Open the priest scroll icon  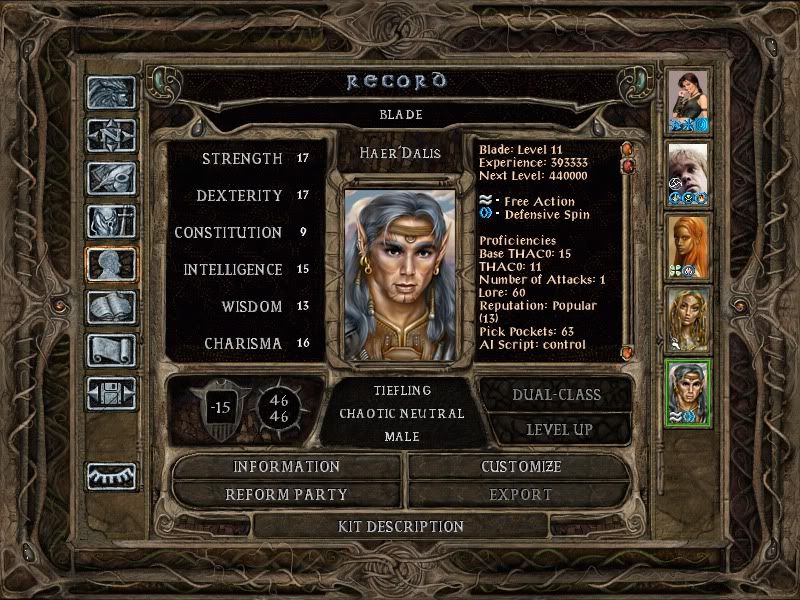110,350
